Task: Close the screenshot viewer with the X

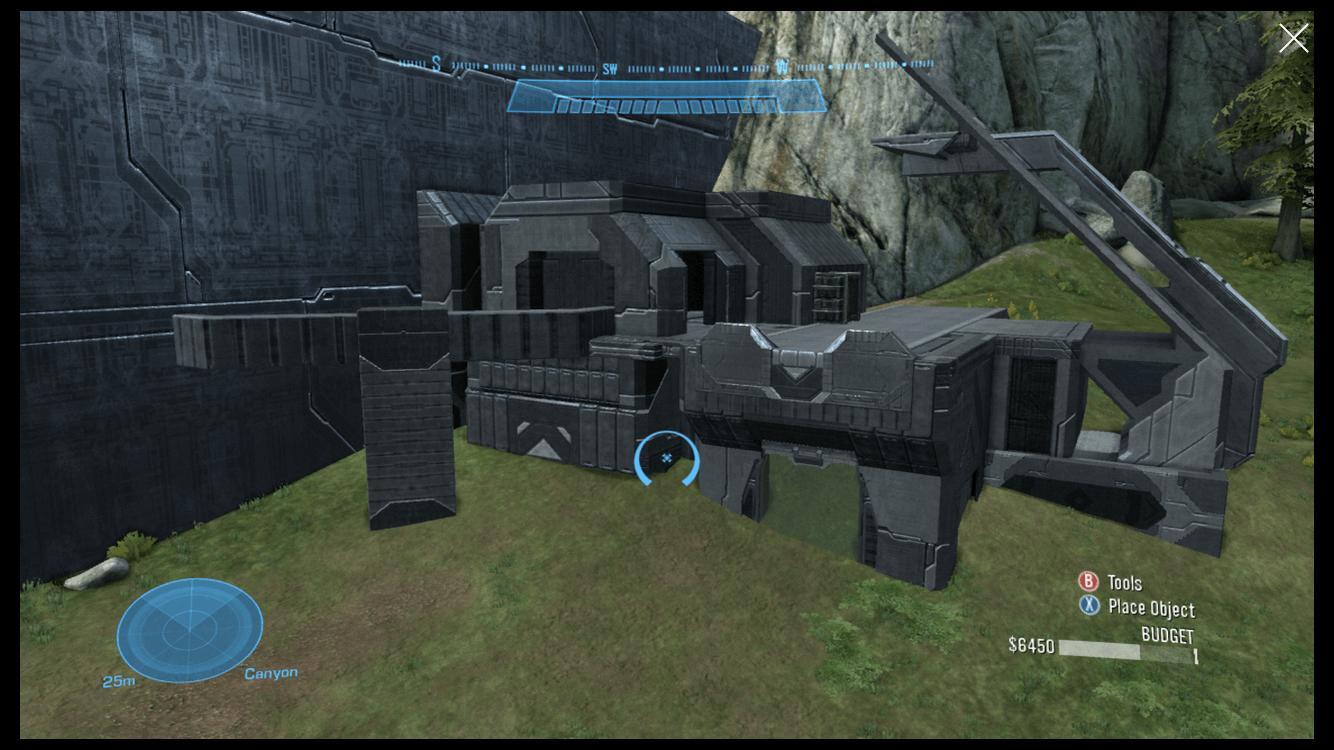Action: [1293, 39]
